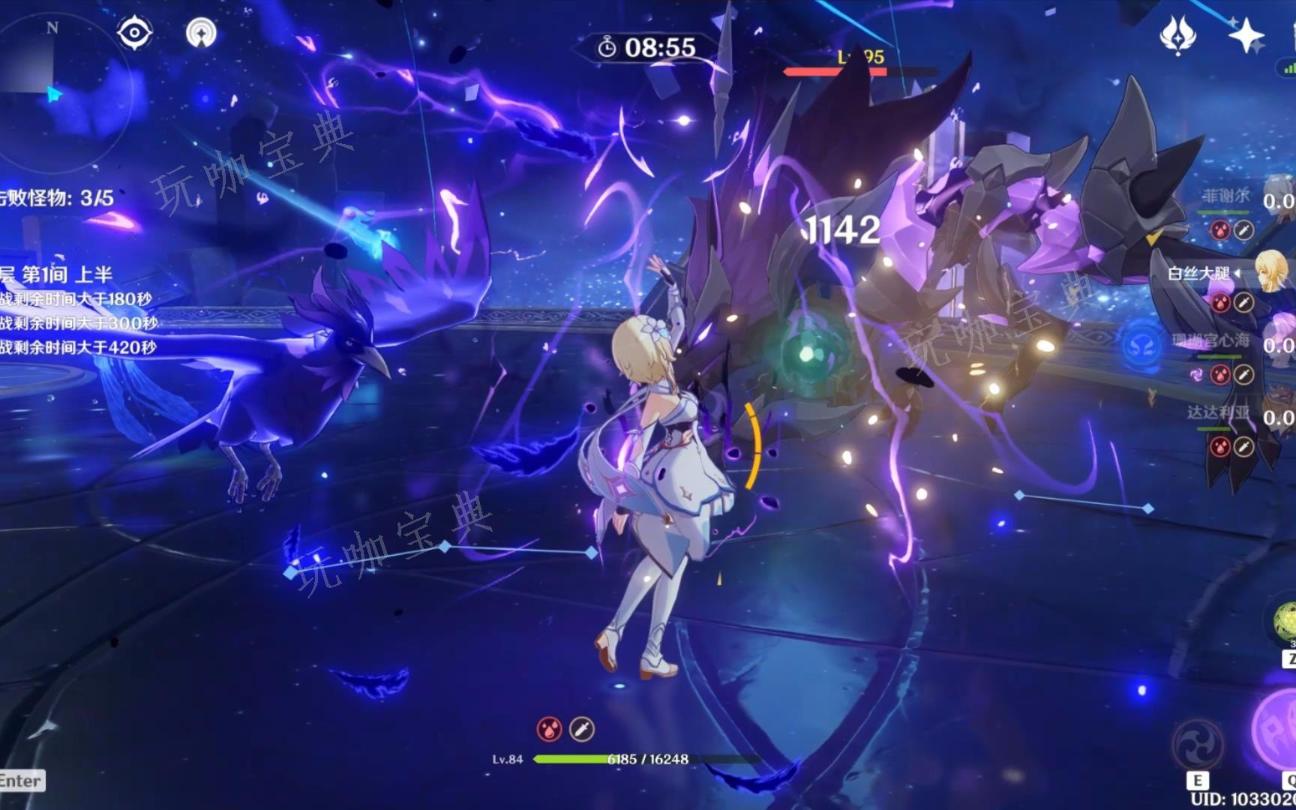Use the yellow-green gadget orb
The image size is (1296, 810).
(x=1283, y=623)
